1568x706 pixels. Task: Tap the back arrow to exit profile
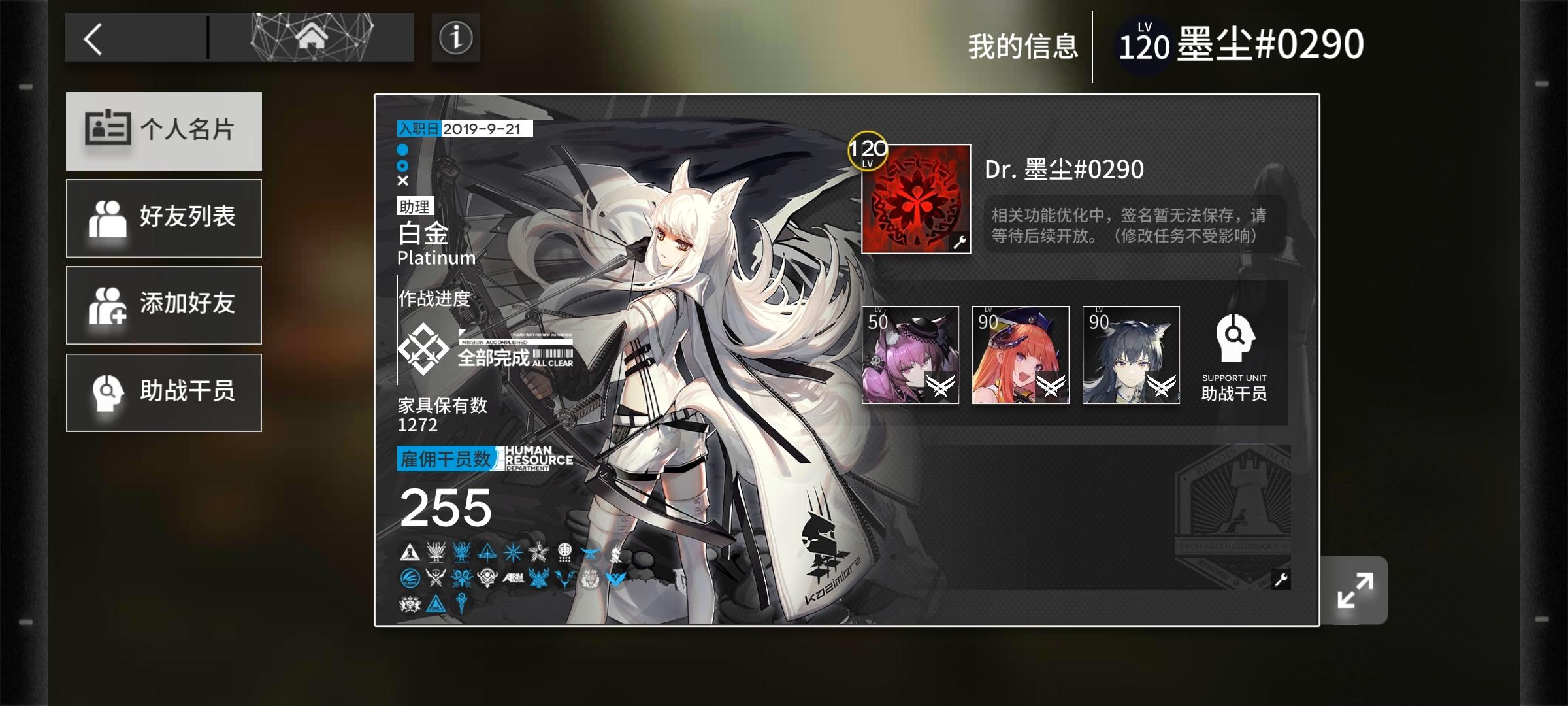93,37
